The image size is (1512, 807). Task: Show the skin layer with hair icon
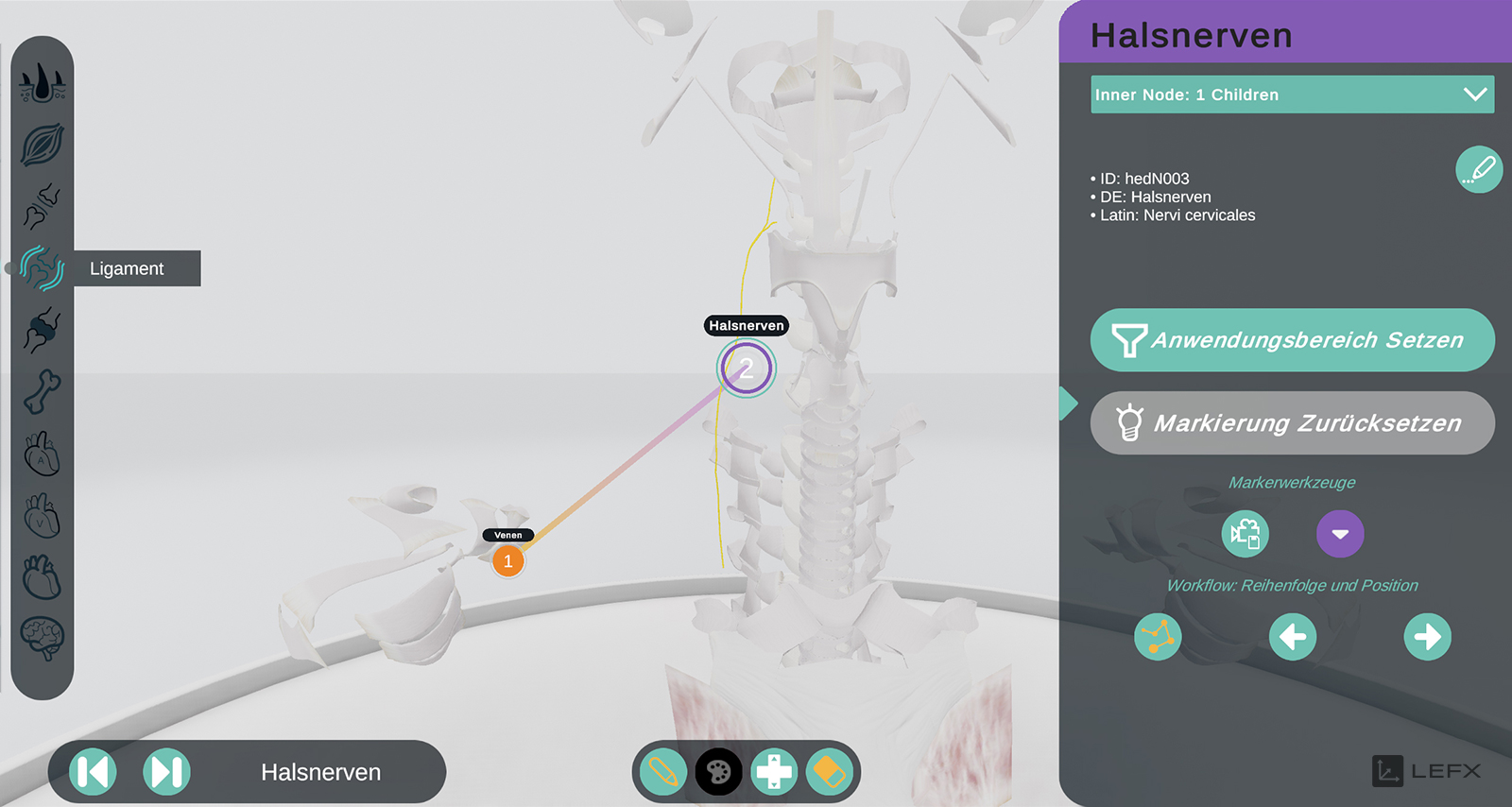point(43,83)
